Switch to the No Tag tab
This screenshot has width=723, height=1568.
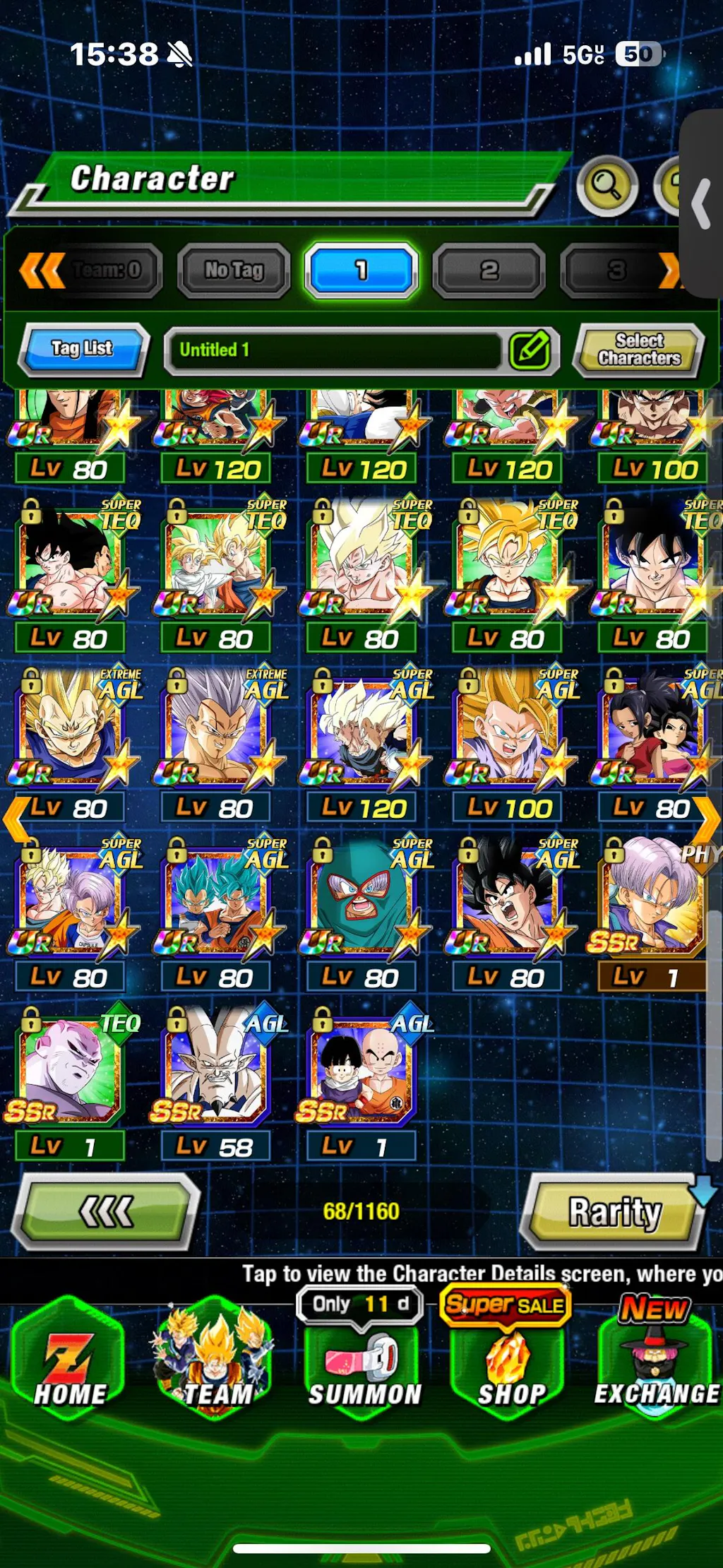(x=234, y=270)
